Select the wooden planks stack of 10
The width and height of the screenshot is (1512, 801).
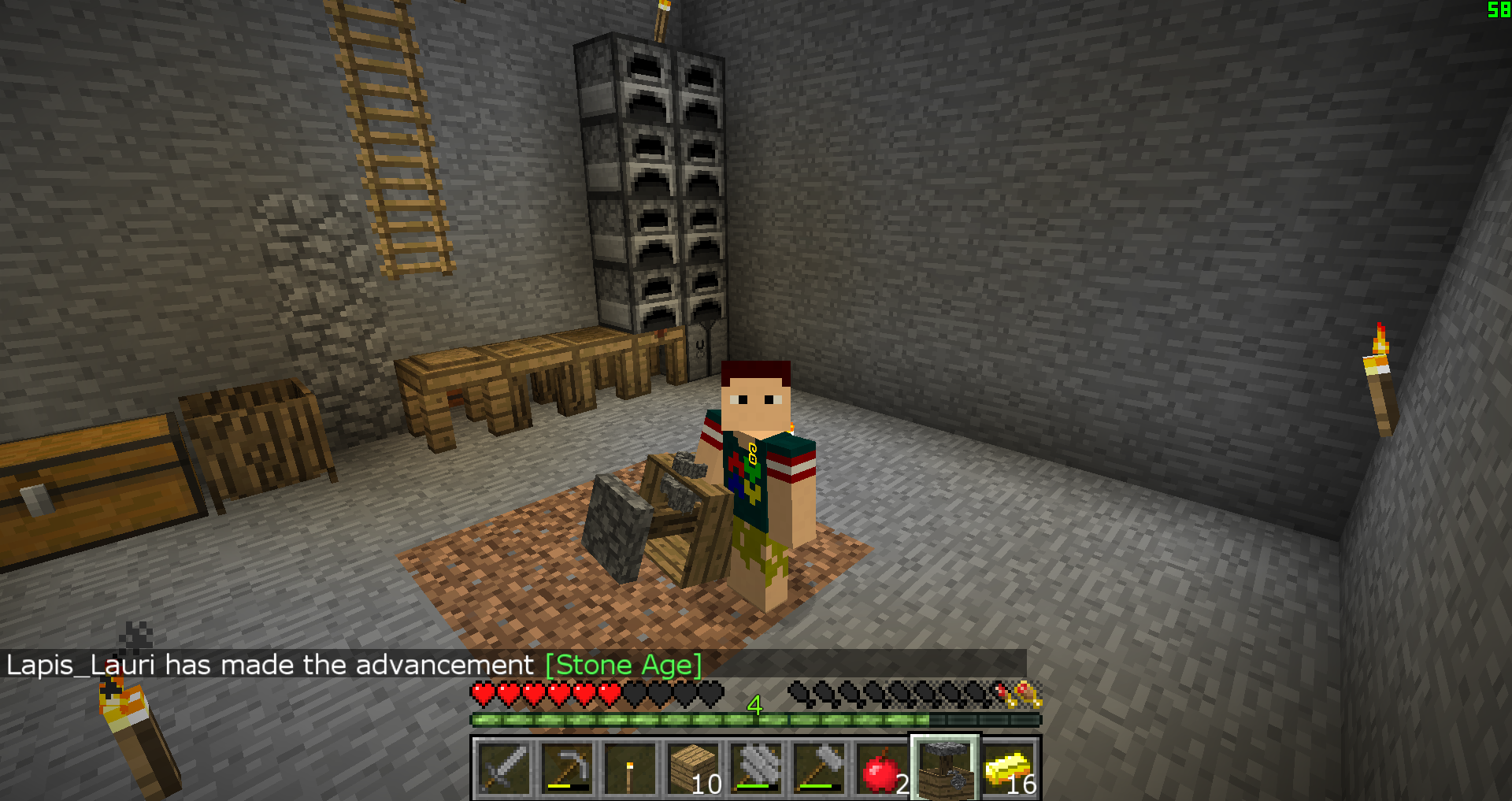tap(693, 768)
